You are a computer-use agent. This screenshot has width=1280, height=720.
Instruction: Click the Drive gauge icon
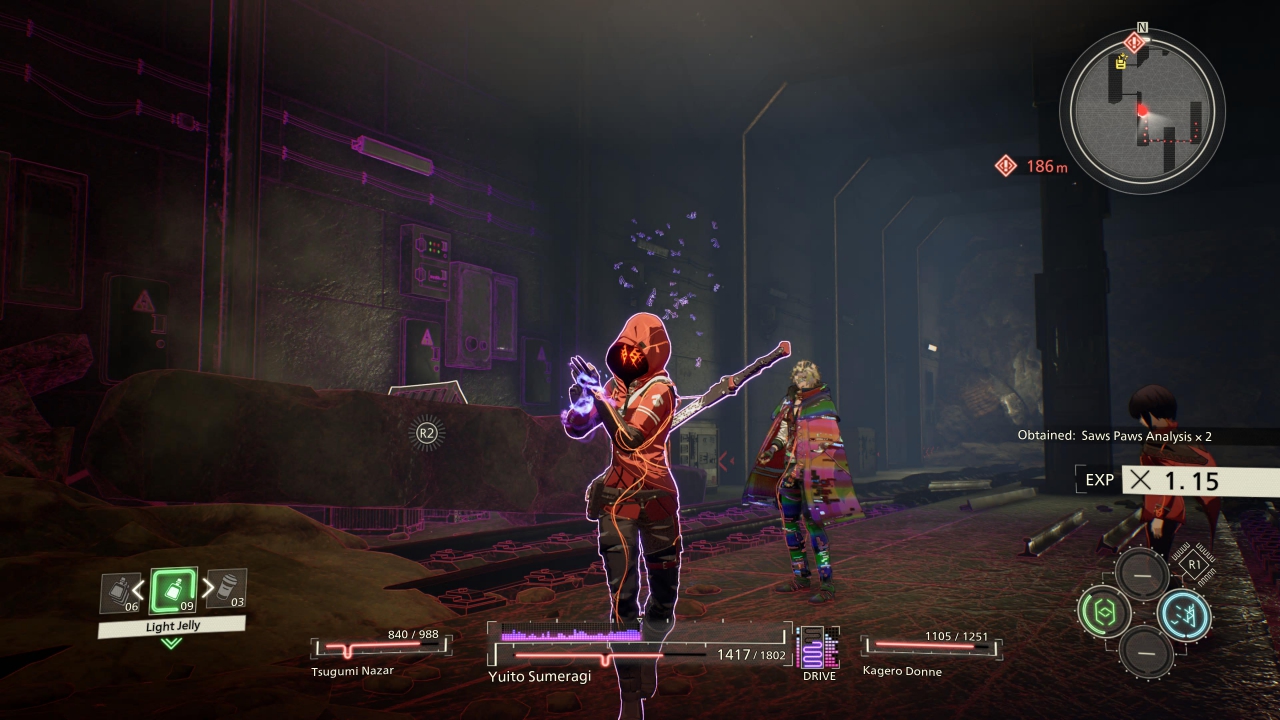pyautogui.click(x=818, y=649)
